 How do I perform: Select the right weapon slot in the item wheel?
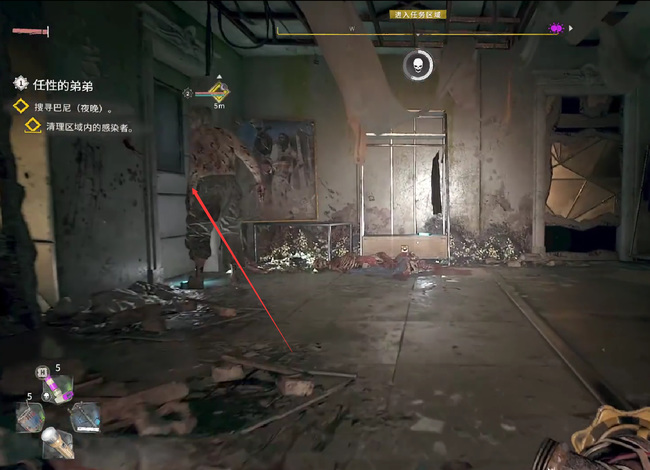coord(85,416)
